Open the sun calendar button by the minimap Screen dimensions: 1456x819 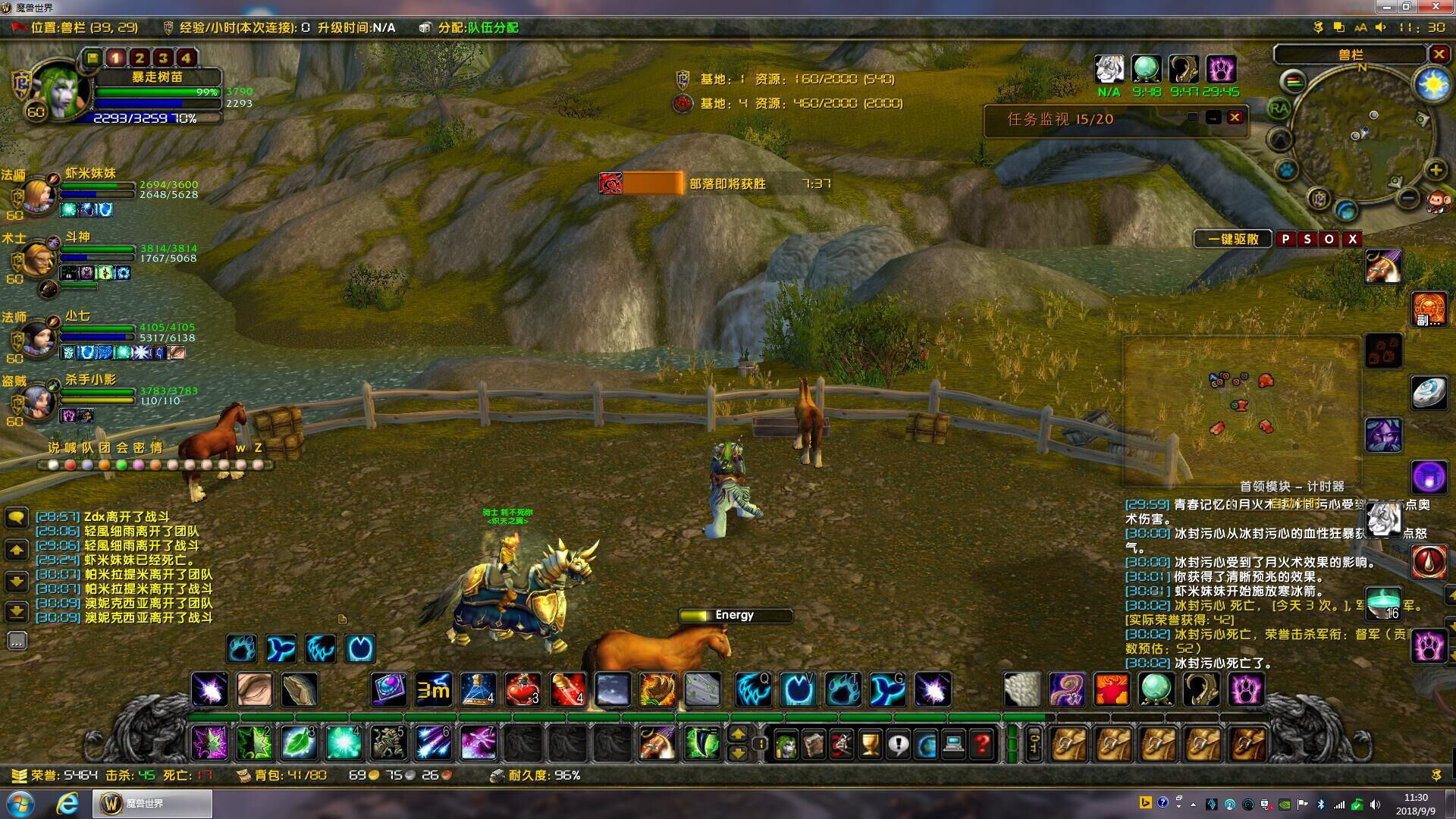point(1432,85)
